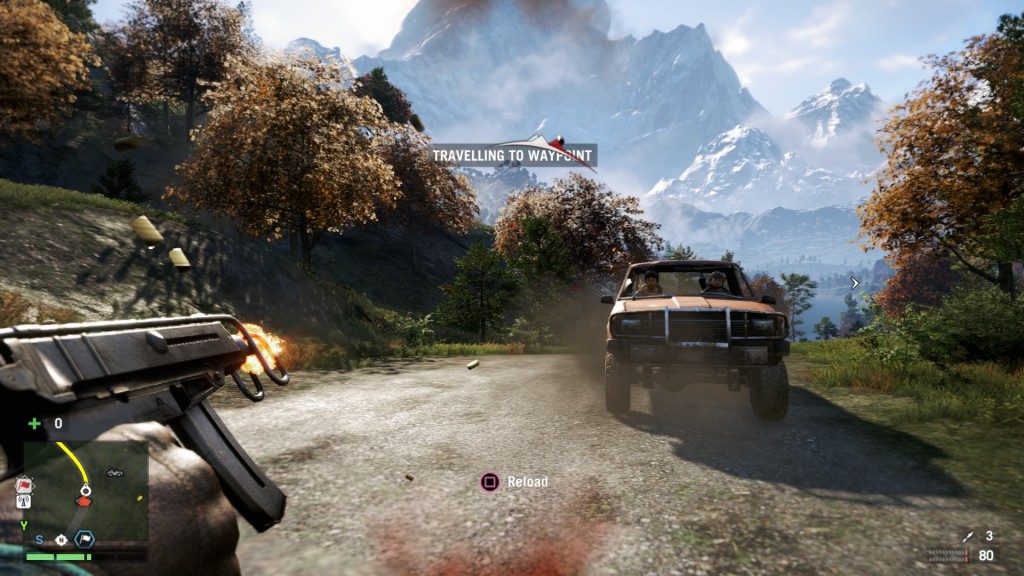Click the white waypoint pin on minimap

click(x=85, y=489)
